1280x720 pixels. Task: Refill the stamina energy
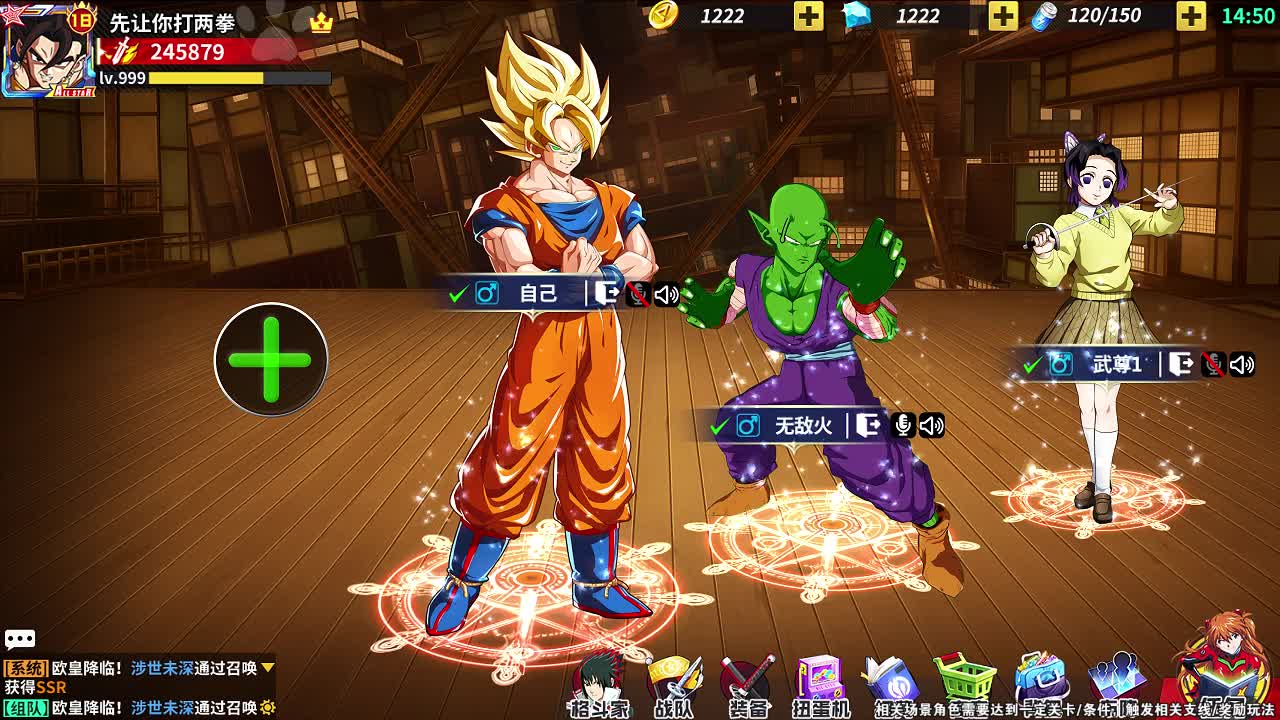[1190, 16]
